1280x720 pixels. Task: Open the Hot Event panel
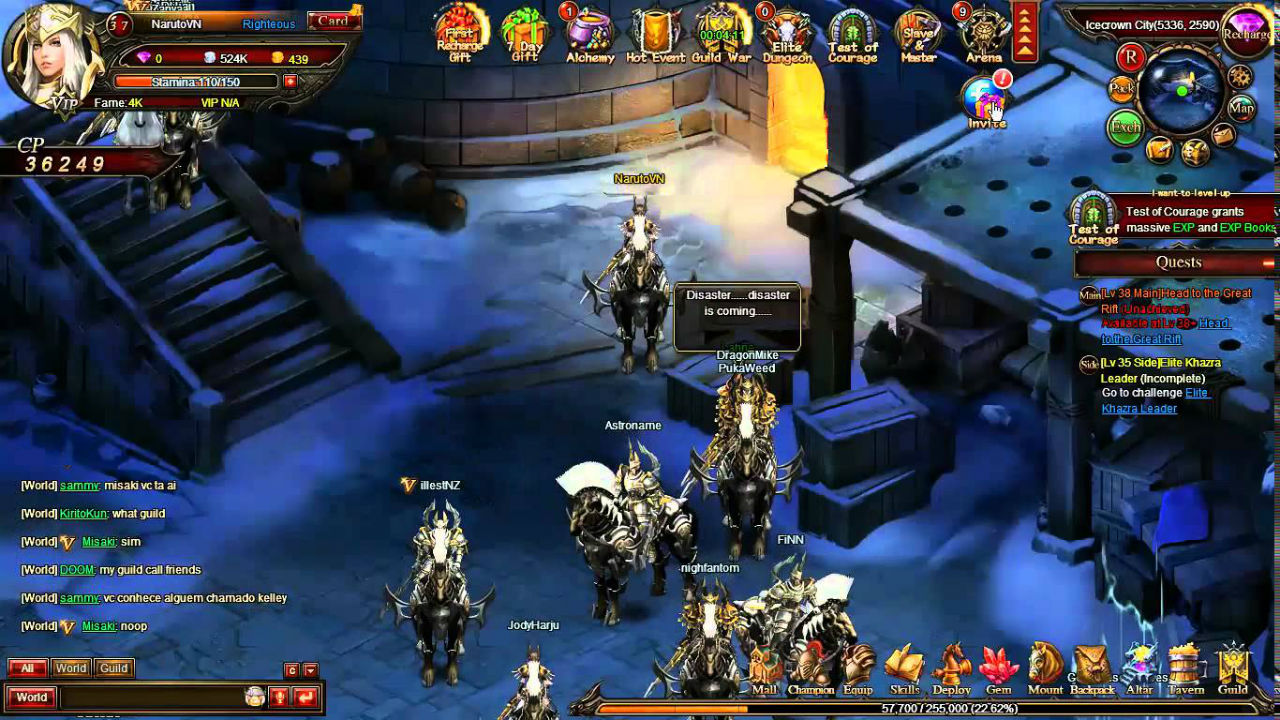click(x=656, y=33)
